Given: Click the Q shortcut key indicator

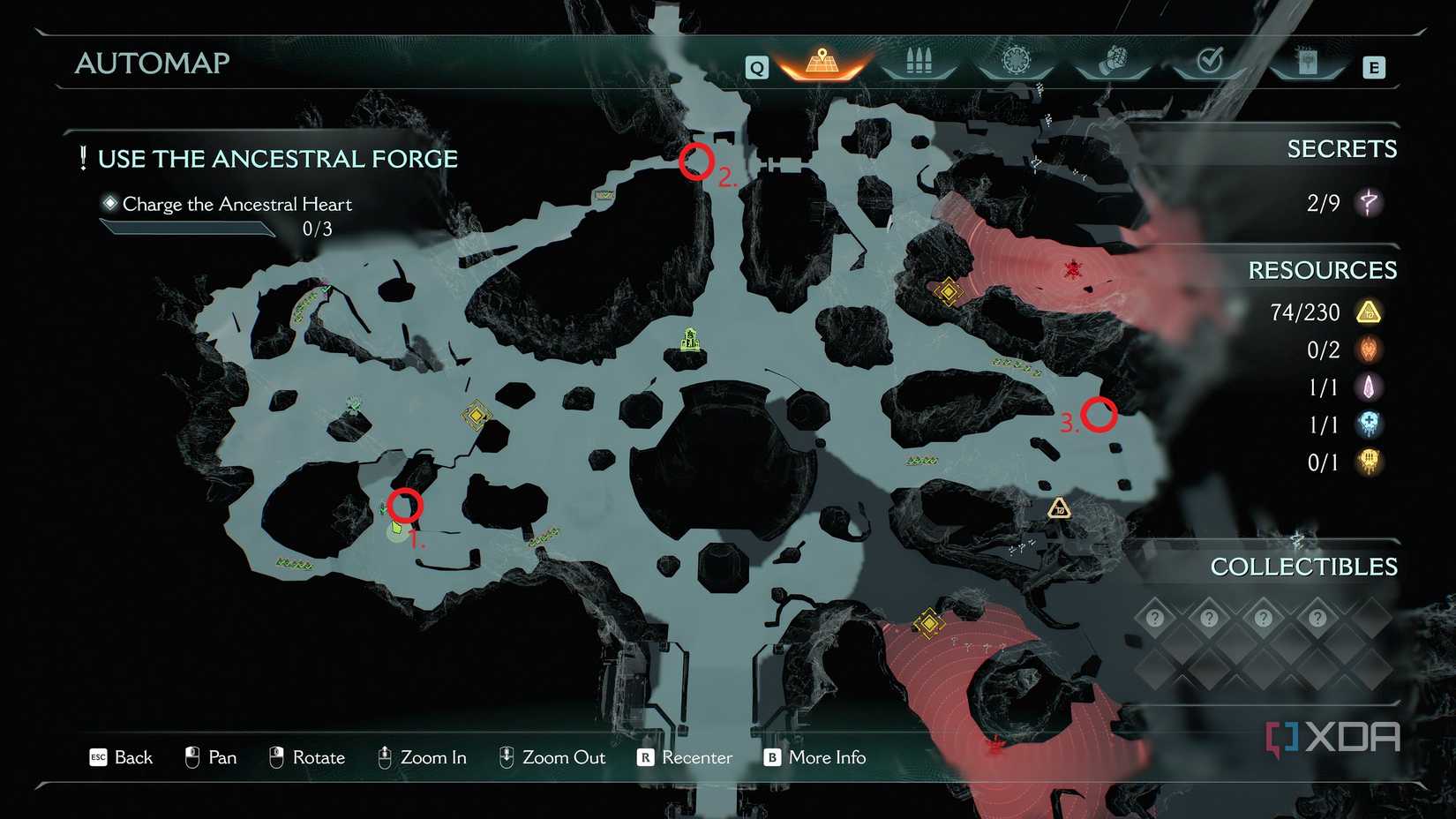Looking at the screenshot, I should [755, 65].
